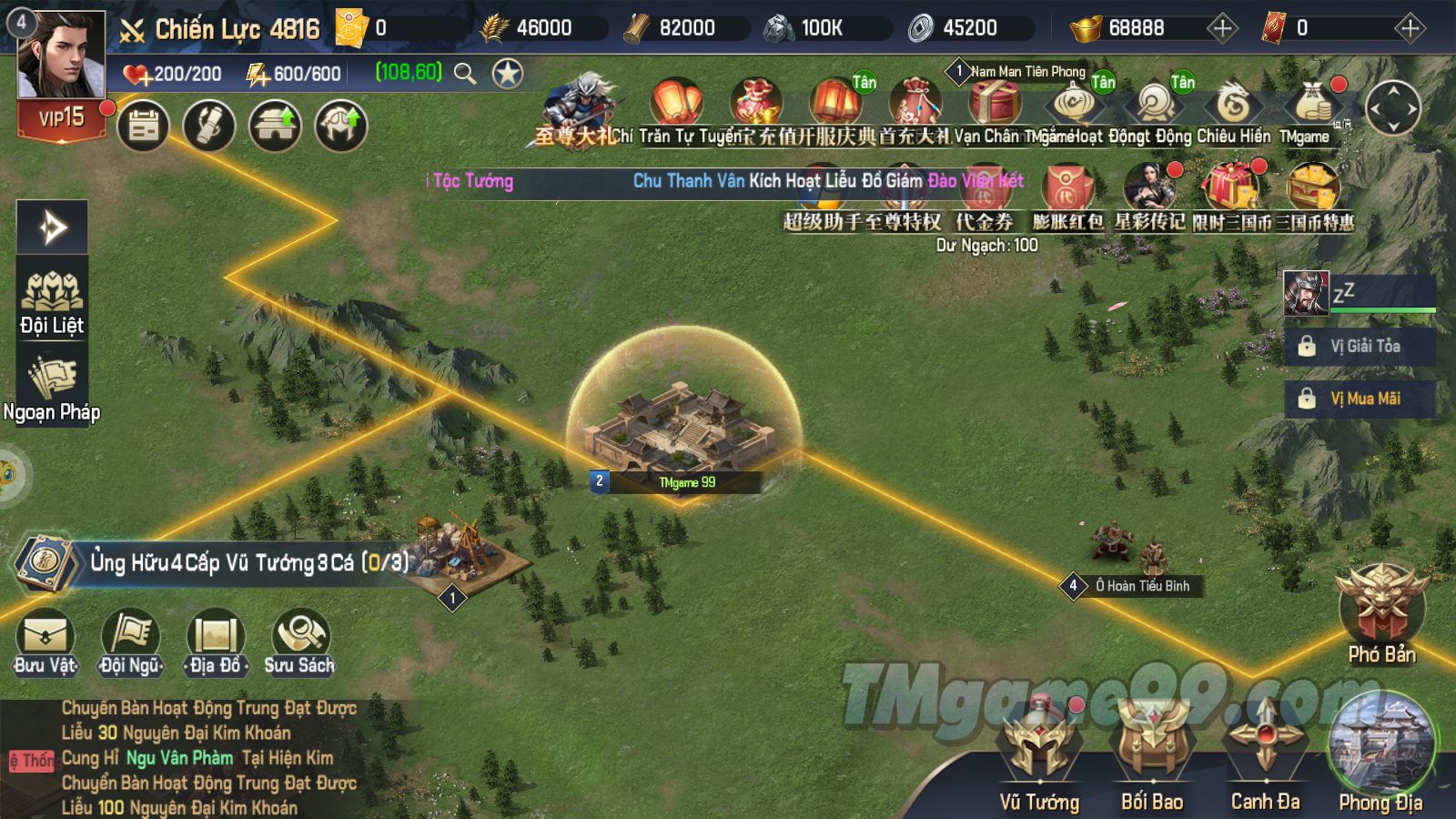Open the Vũ Tướng generals menu
The height and width of the screenshot is (819, 1456).
pyautogui.click(x=1039, y=753)
